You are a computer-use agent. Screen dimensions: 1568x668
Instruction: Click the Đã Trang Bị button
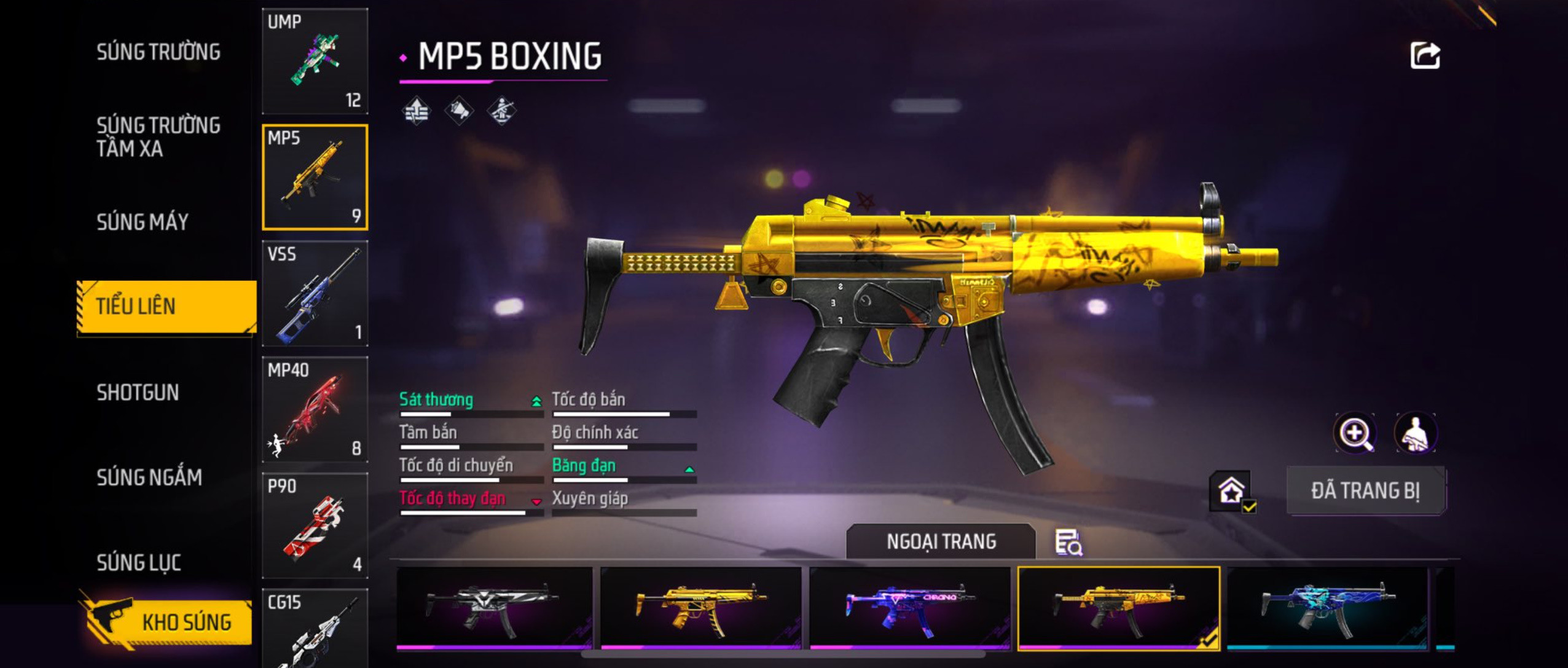tap(1365, 490)
